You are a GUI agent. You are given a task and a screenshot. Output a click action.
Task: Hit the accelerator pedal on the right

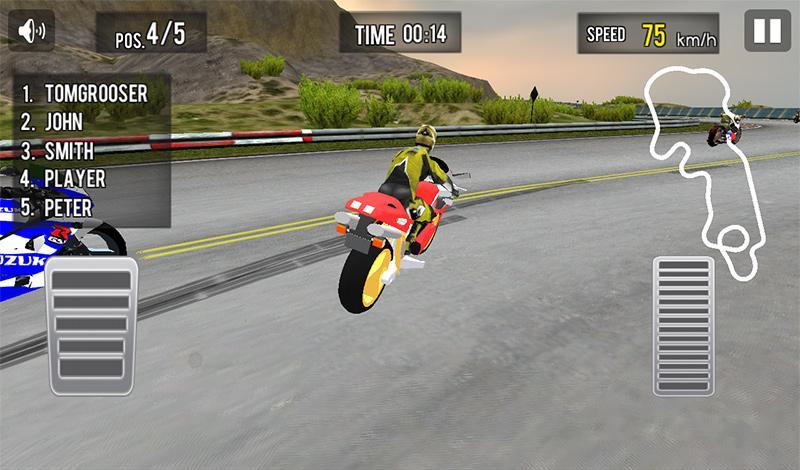pos(683,326)
